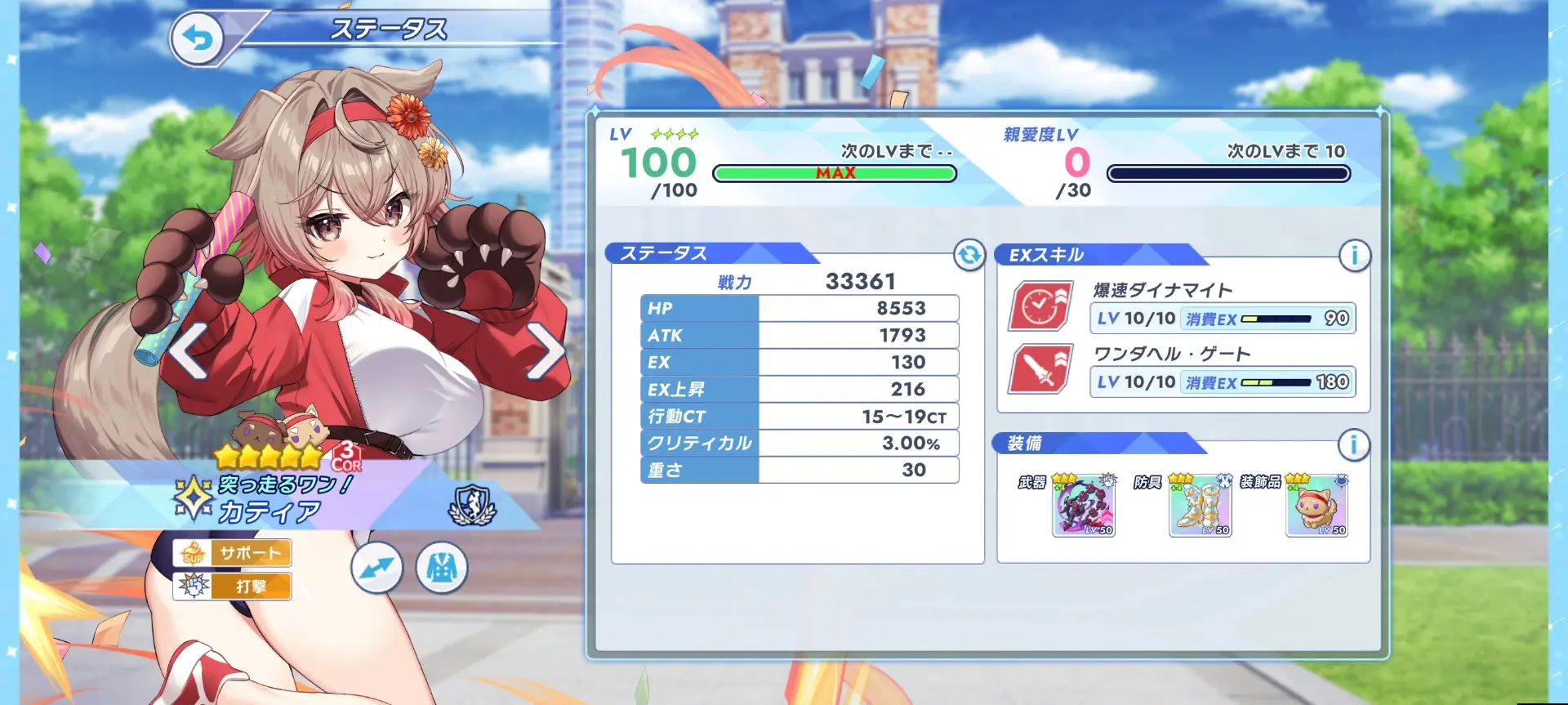The width and height of the screenshot is (1568, 705).
Task: Show the previous character with left arrow
Action: (x=189, y=351)
